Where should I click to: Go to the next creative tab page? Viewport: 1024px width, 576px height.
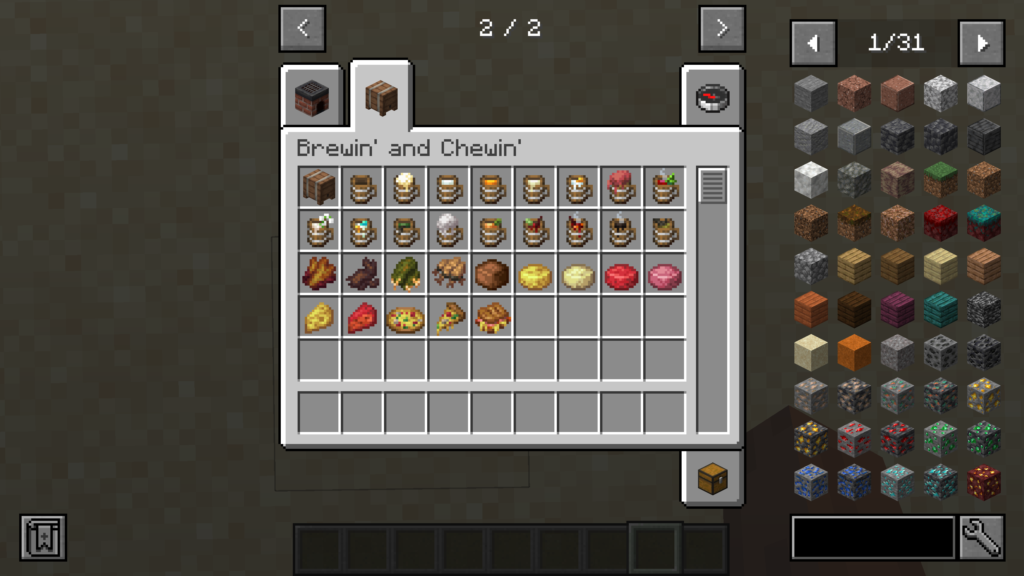coord(722,29)
